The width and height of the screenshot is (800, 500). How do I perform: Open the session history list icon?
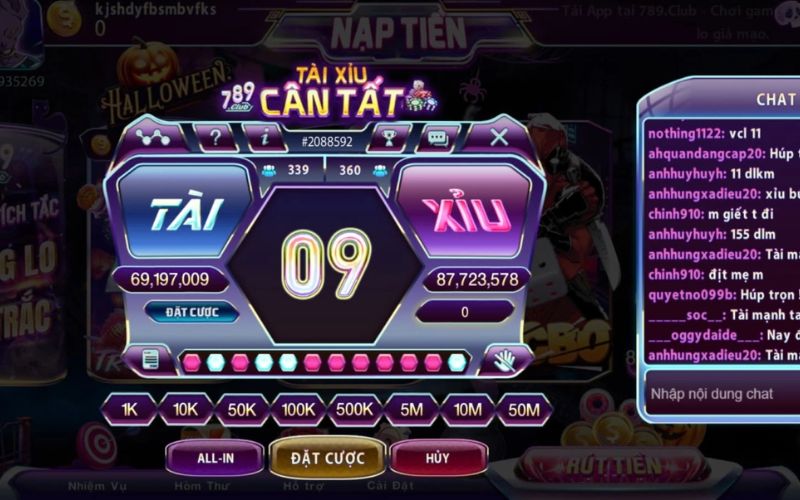151,359
